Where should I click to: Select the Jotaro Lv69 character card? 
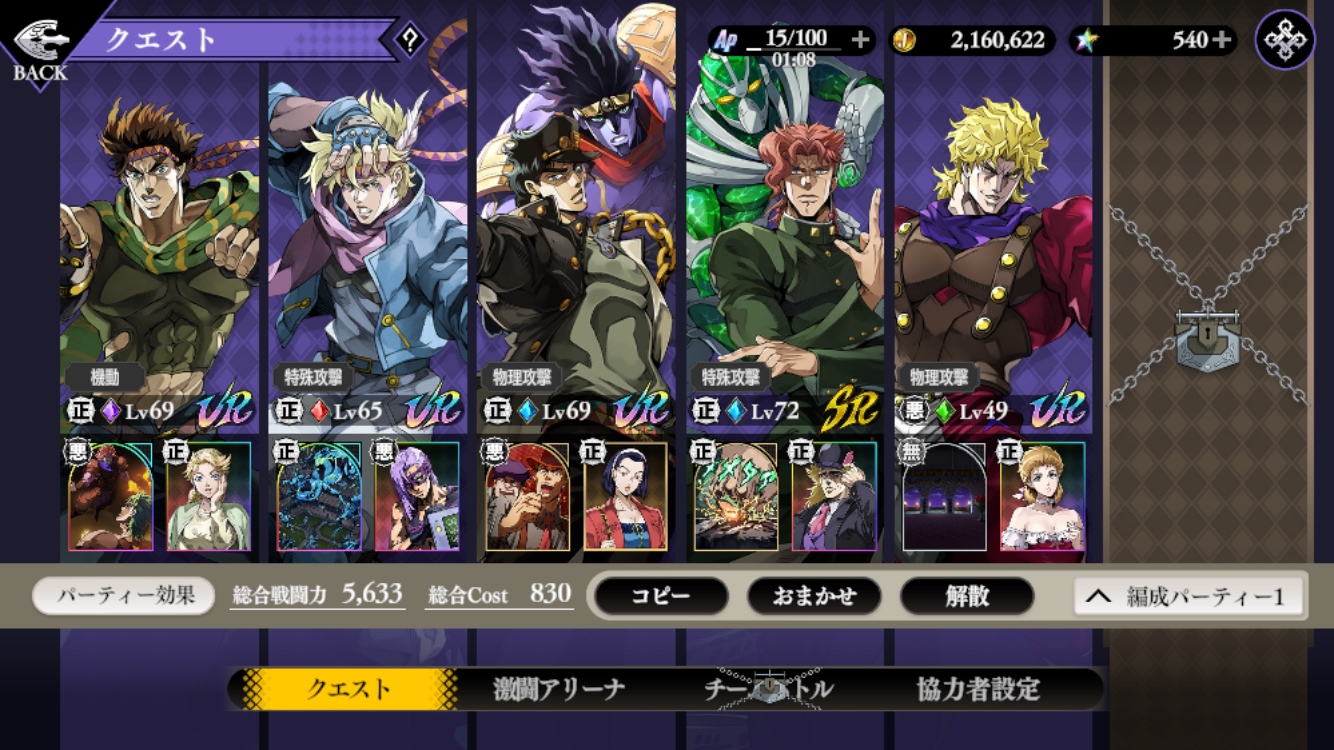click(576, 250)
